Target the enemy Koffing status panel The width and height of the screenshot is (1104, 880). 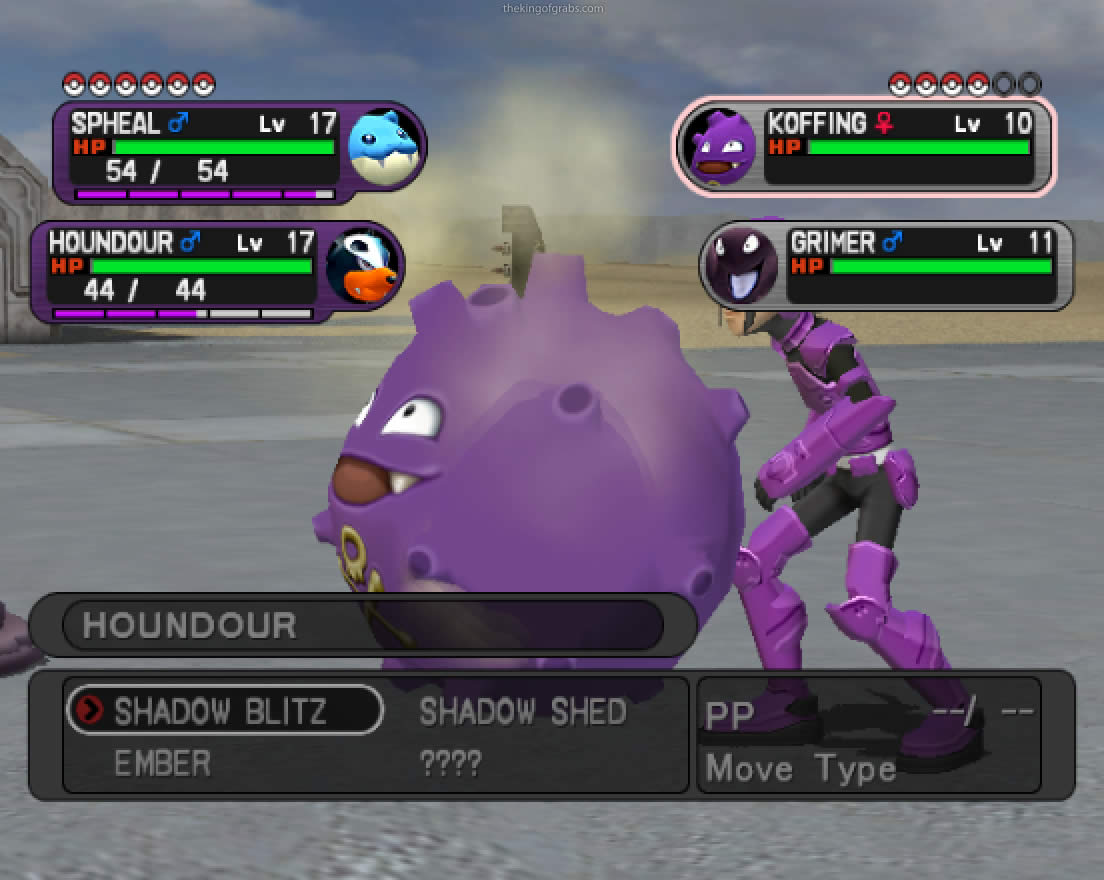click(x=866, y=146)
